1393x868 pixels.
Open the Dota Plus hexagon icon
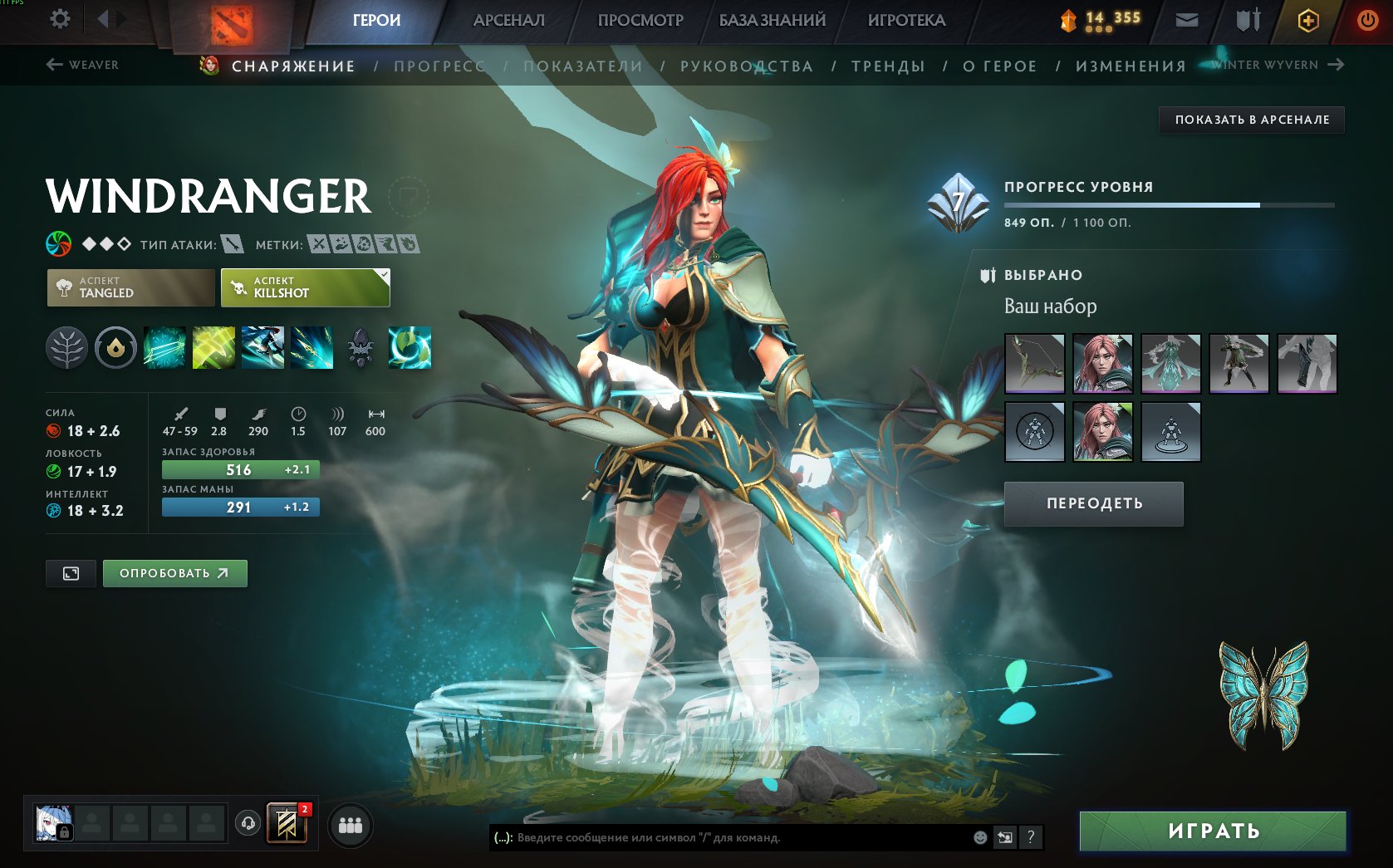point(1307,19)
